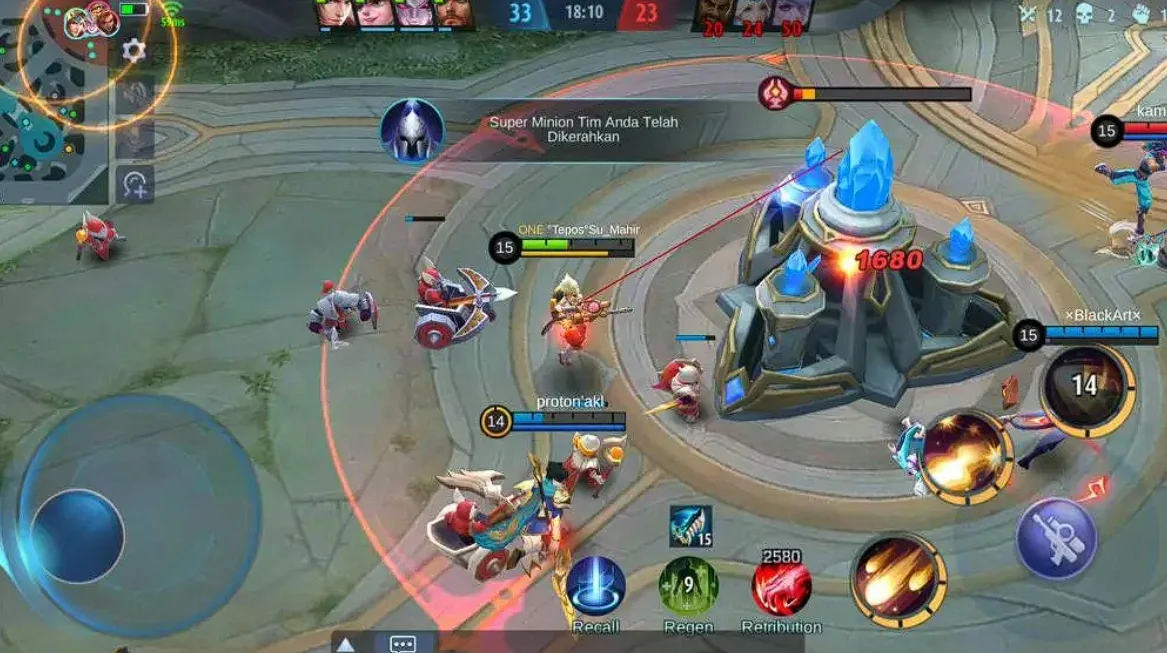
Task: Tap the virtual movement joystick
Action: pyautogui.click(x=77, y=535)
